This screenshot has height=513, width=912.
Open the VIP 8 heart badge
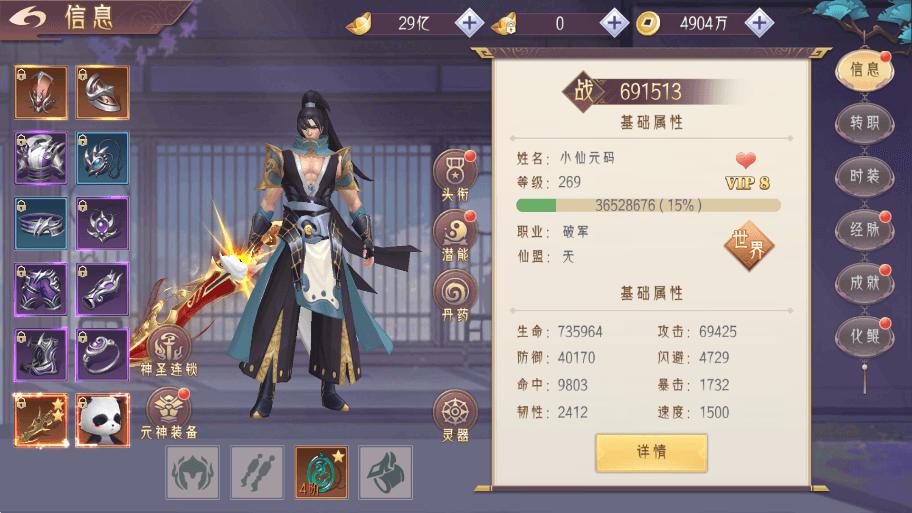pyautogui.click(x=746, y=170)
